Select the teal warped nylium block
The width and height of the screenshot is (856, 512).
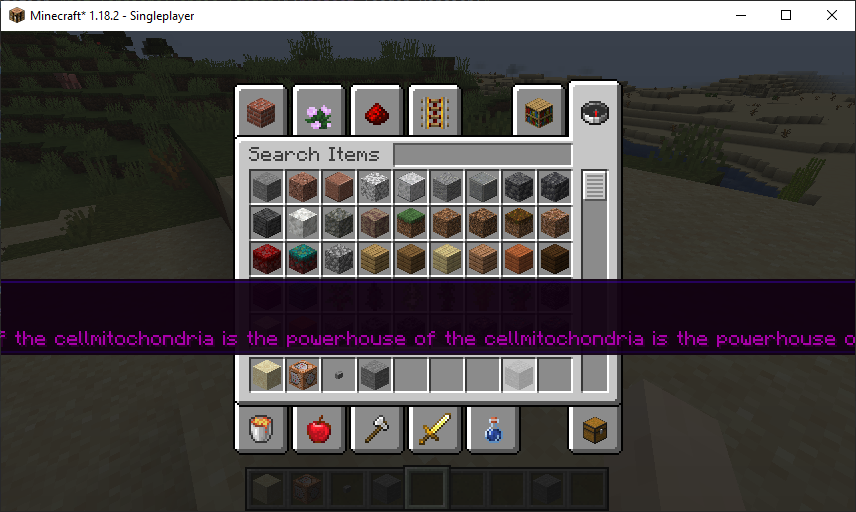(x=303, y=258)
